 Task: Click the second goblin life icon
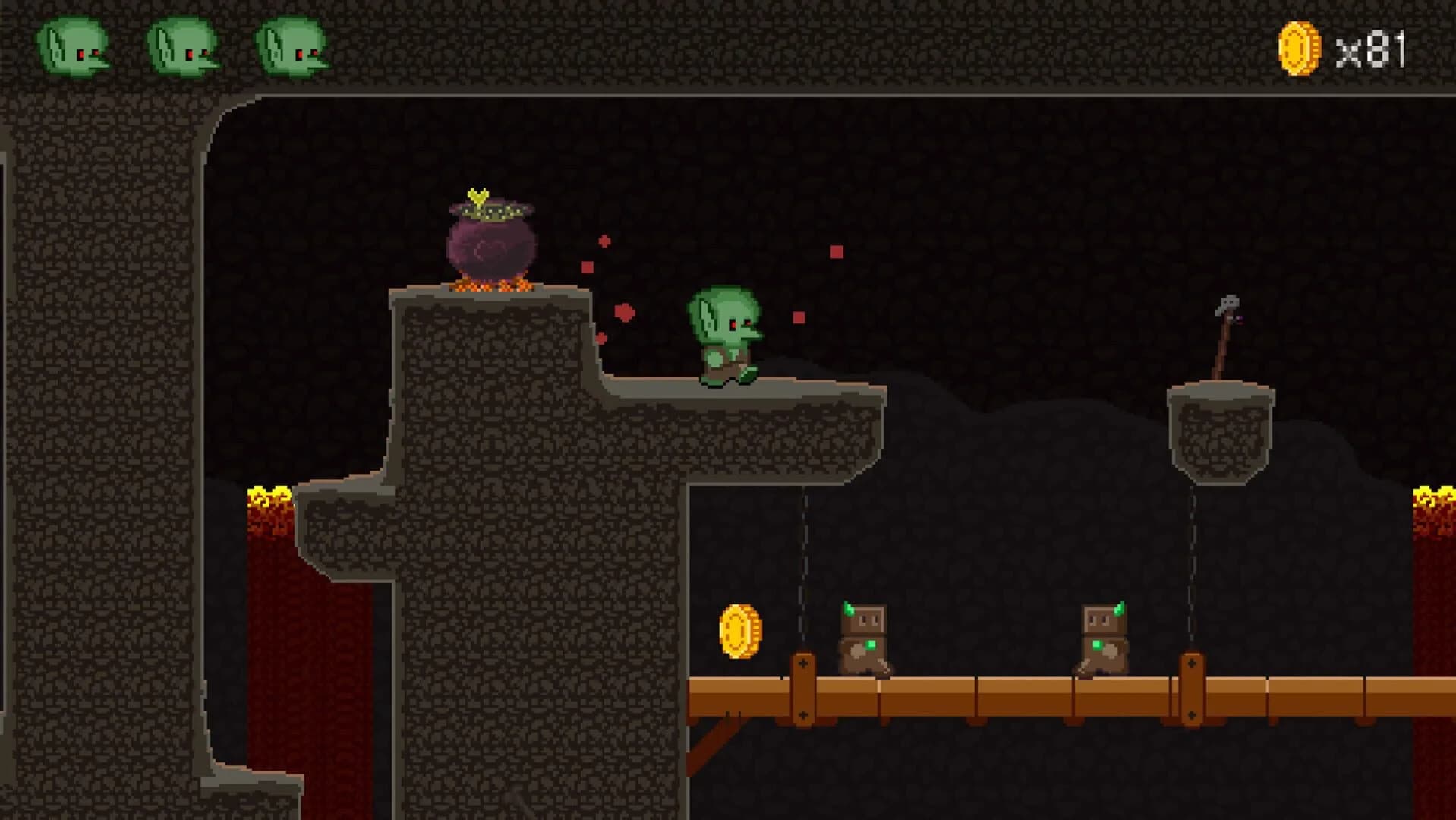tap(182, 49)
